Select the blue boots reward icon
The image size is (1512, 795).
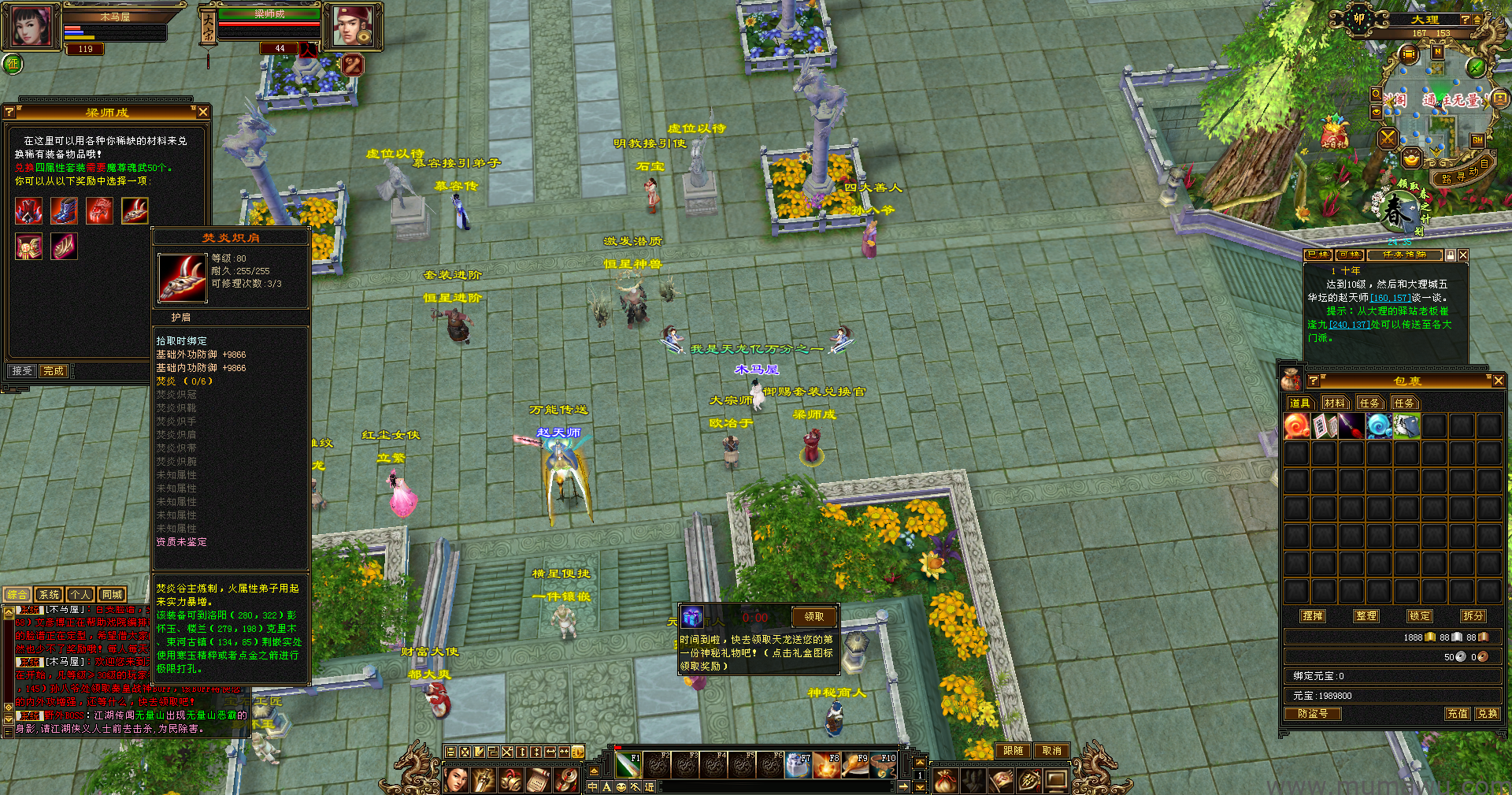pos(64,210)
